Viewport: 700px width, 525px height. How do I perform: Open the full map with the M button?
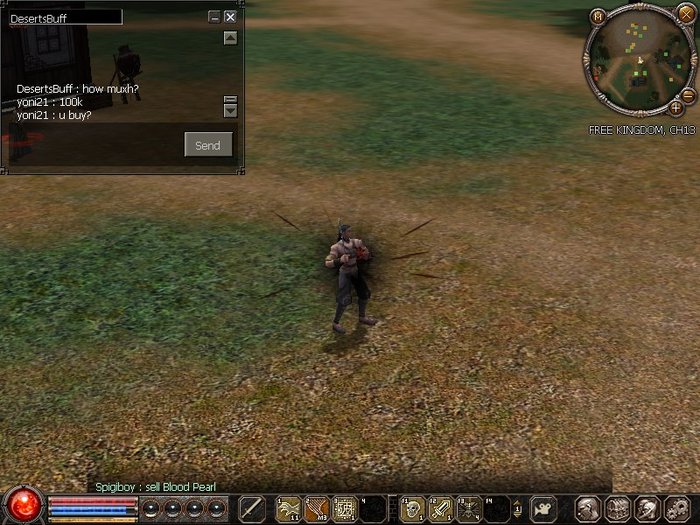pyautogui.click(x=598, y=16)
